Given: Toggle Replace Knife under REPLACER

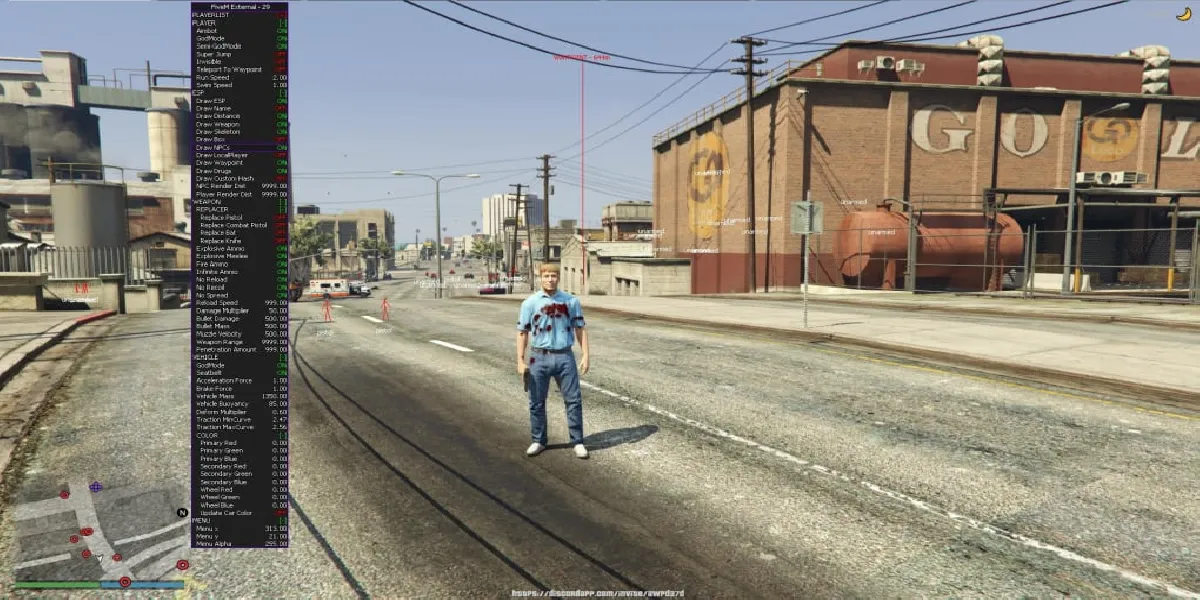Looking at the screenshot, I should pyautogui.click(x=220, y=241).
